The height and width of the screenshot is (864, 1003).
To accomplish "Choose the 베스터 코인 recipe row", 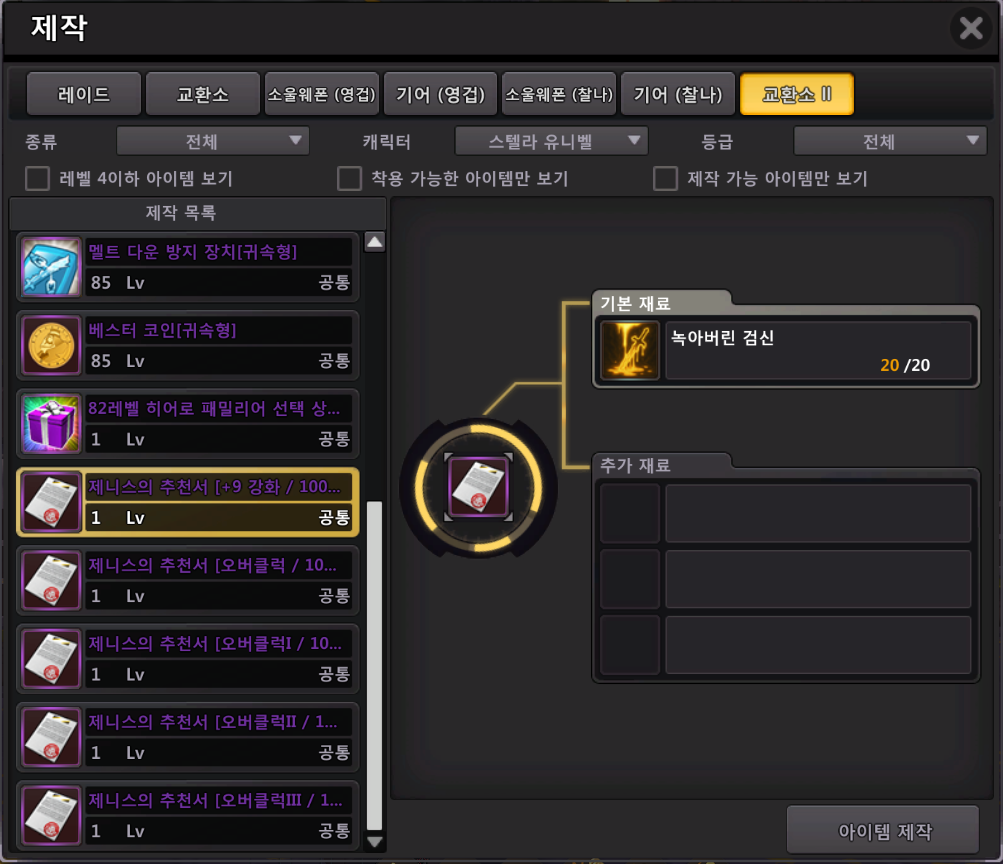I will (188, 345).
